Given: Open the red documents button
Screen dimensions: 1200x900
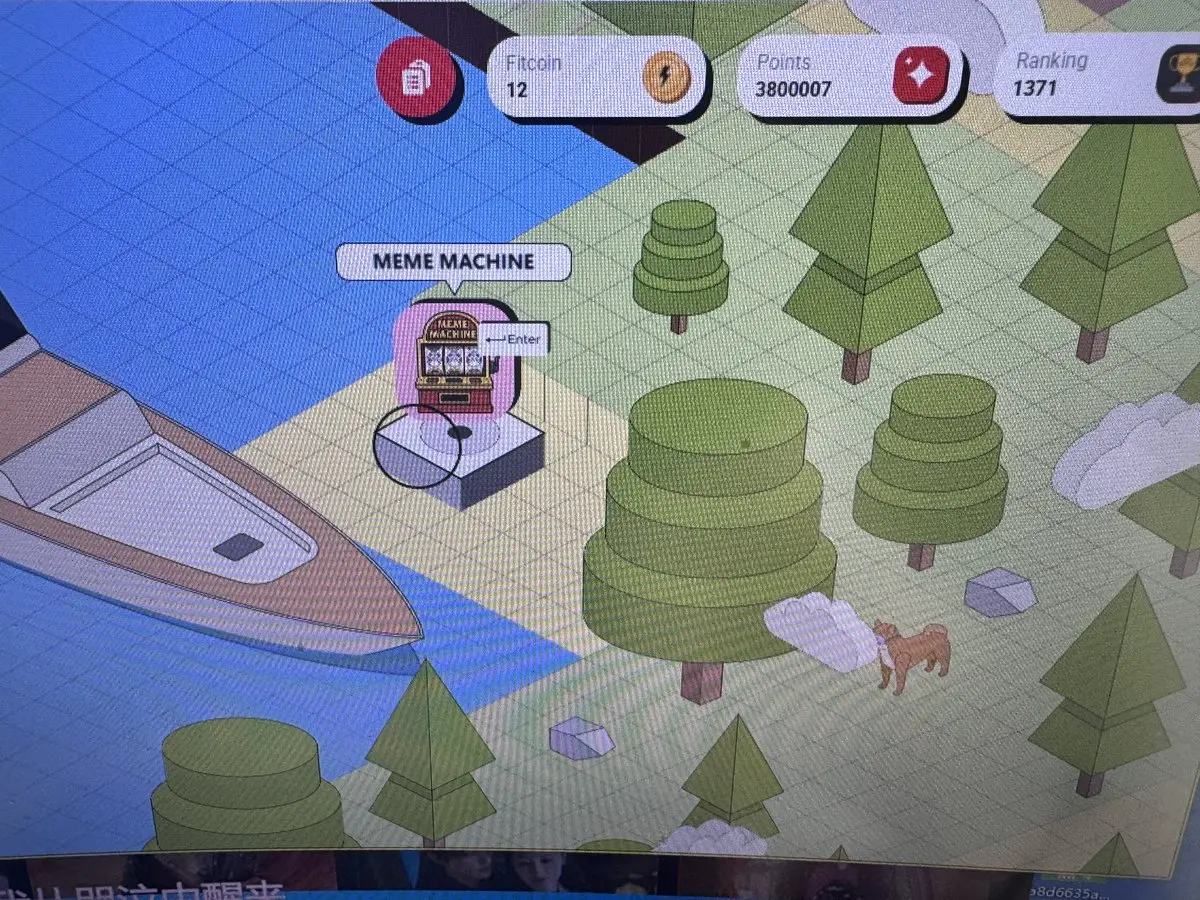Looking at the screenshot, I should (415, 77).
